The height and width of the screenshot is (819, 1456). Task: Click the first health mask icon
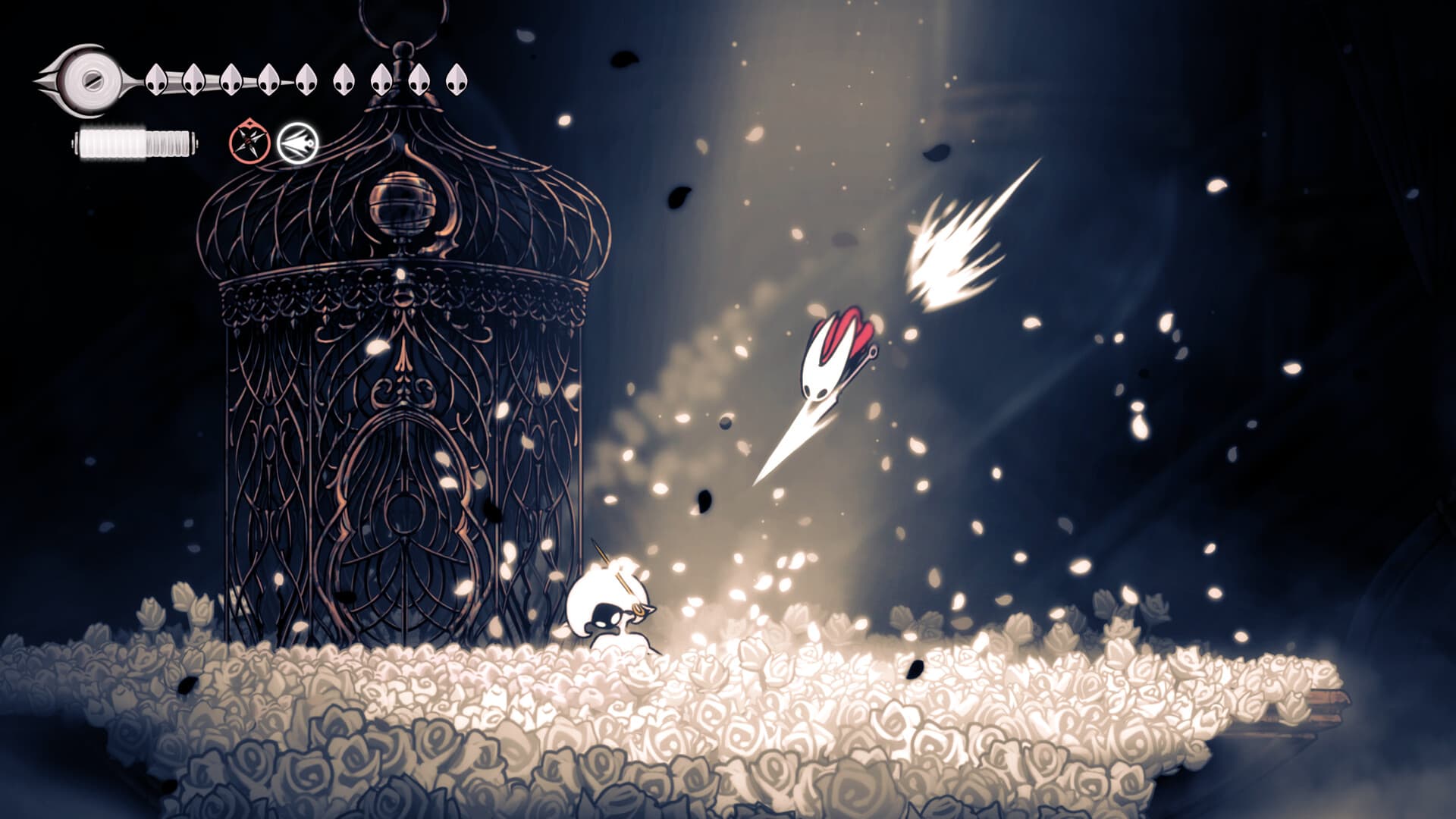tap(156, 78)
